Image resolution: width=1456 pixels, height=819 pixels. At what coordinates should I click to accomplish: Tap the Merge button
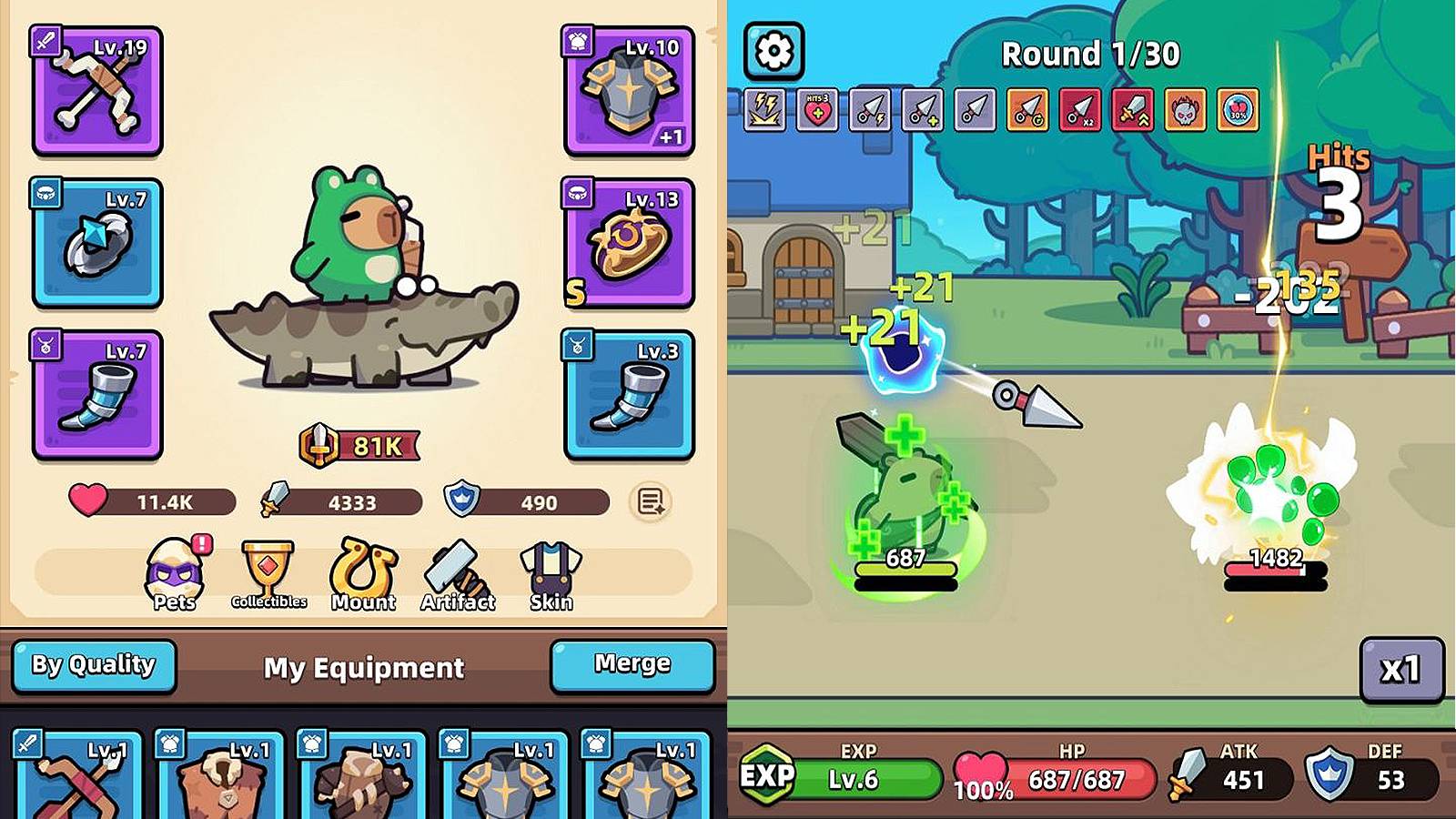point(632,665)
